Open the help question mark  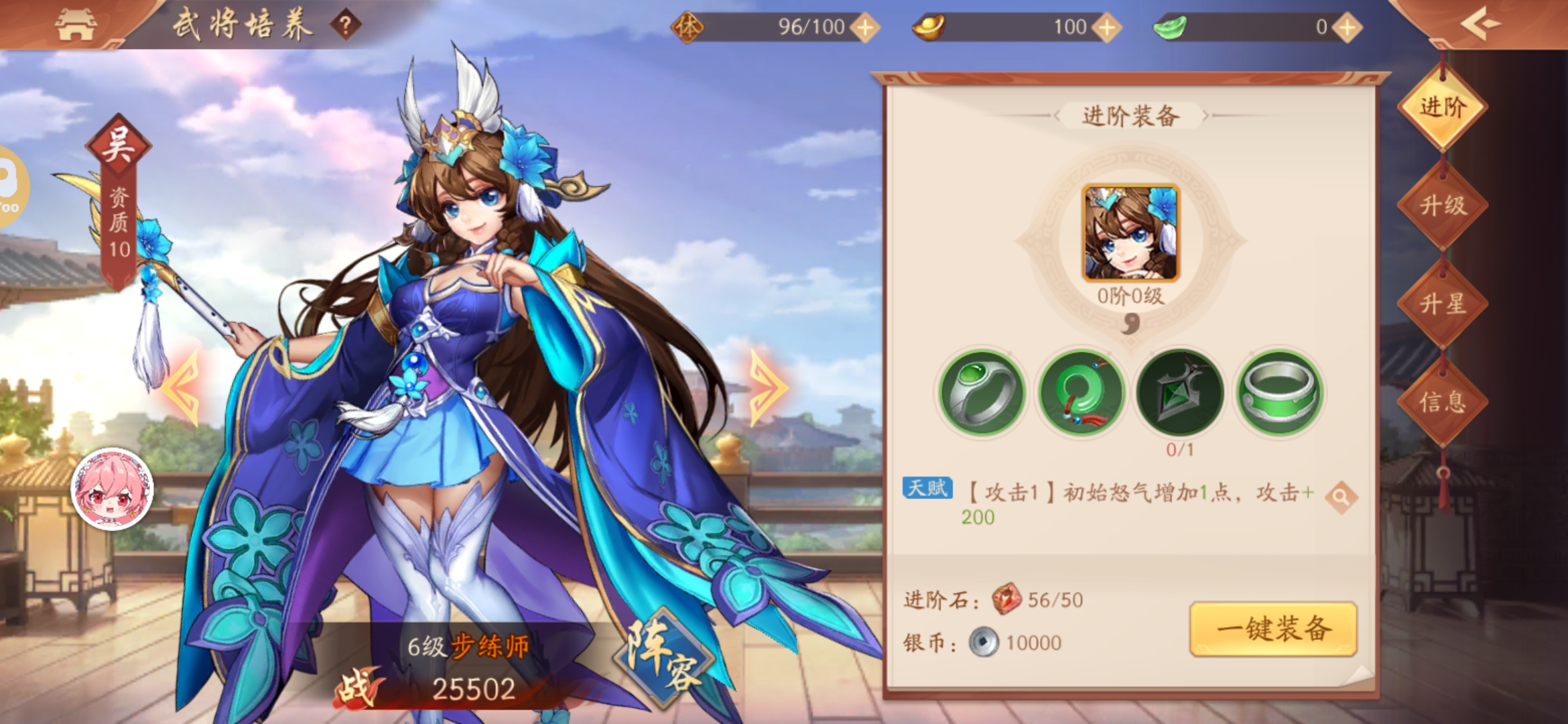(x=345, y=26)
